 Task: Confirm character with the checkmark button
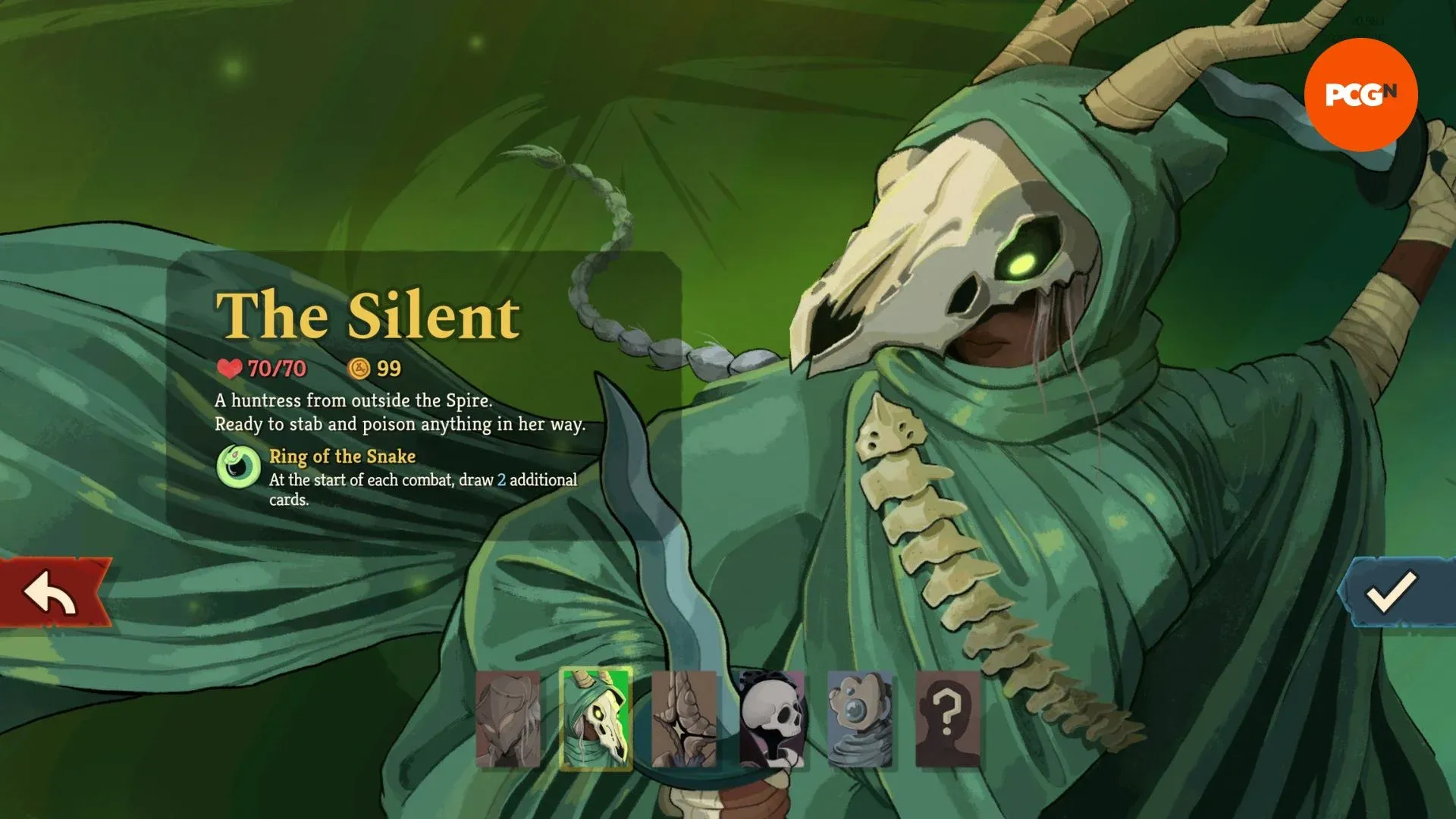point(1393,593)
